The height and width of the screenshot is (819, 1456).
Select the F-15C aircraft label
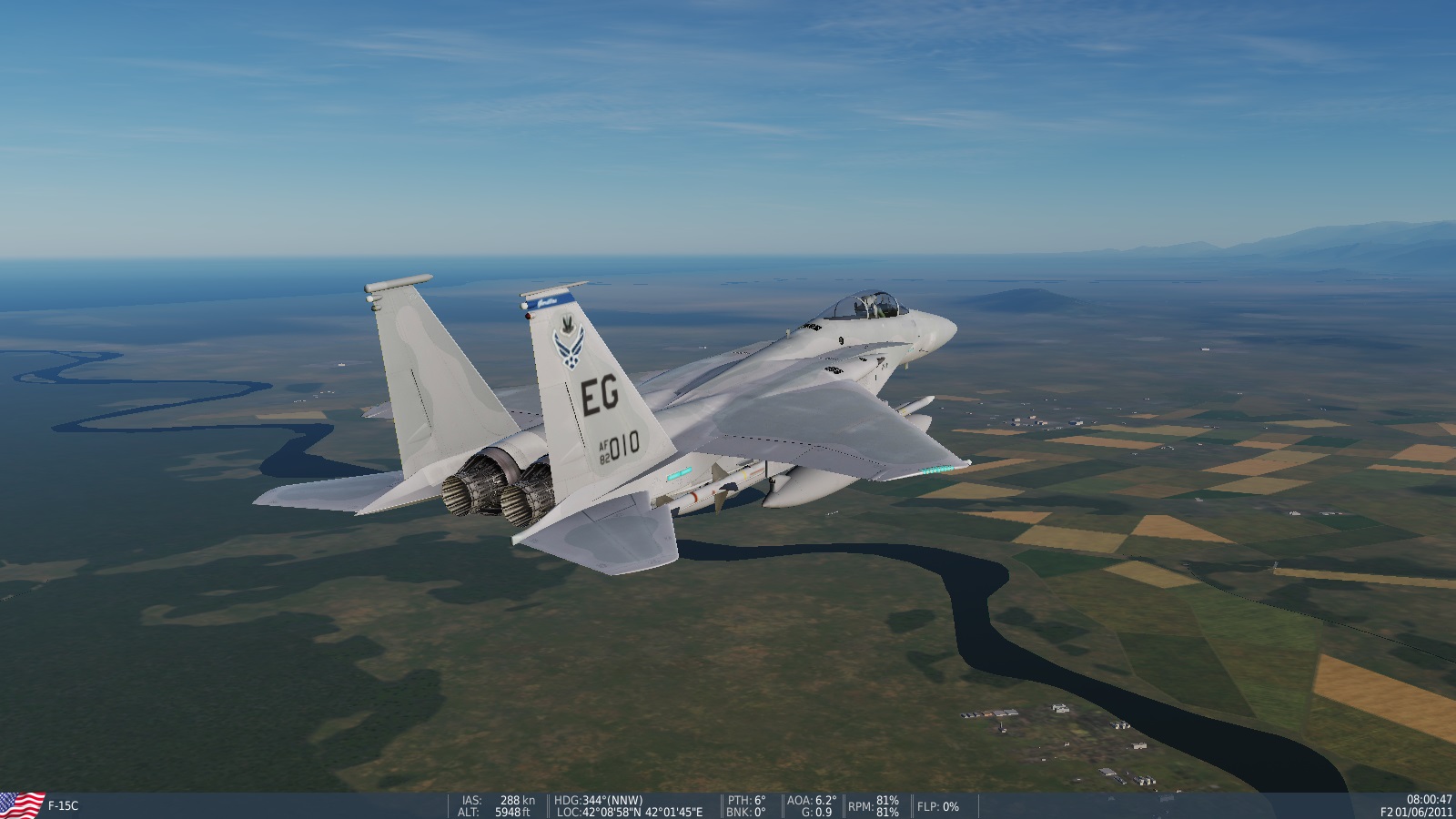tap(64, 804)
